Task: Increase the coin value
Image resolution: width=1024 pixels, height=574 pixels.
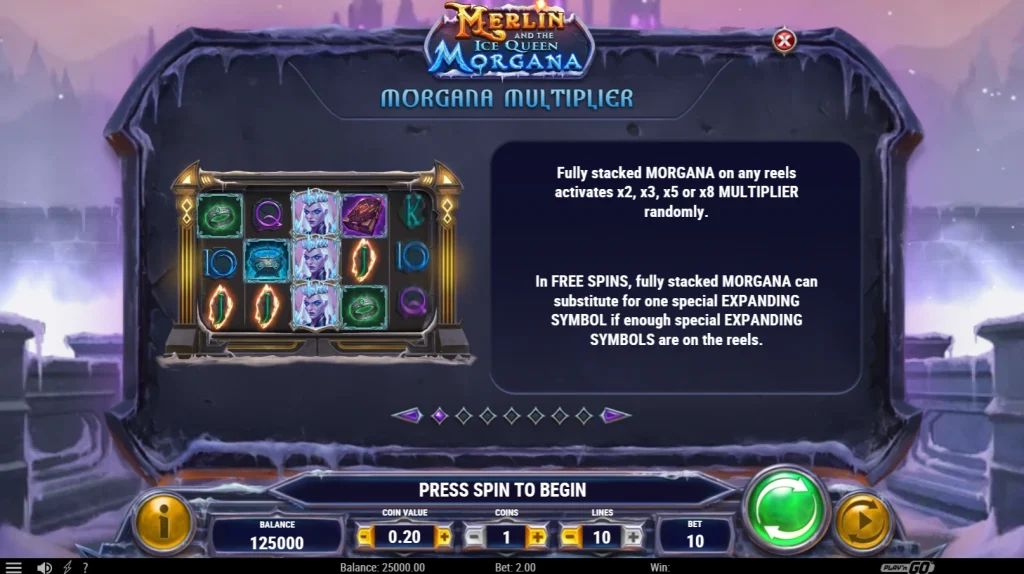Action: pyautogui.click(x=444, y=537)
